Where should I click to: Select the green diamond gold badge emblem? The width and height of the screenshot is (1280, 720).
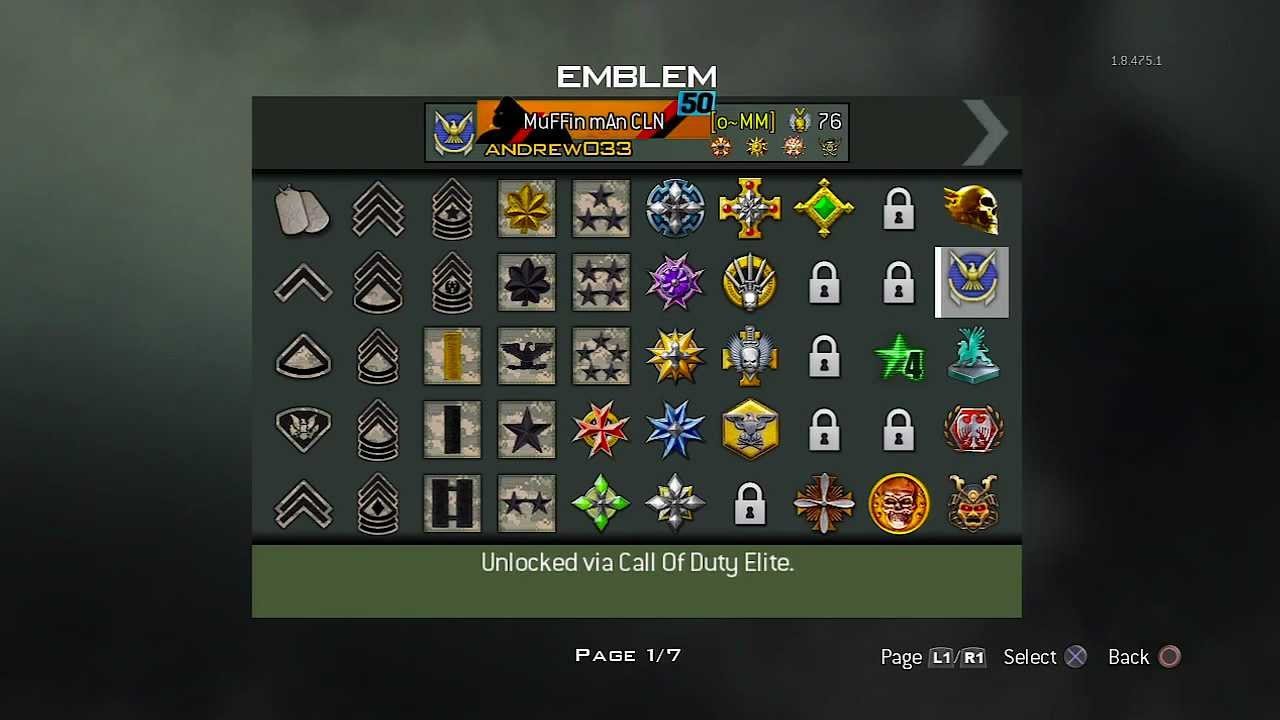[x=824, y=209]
